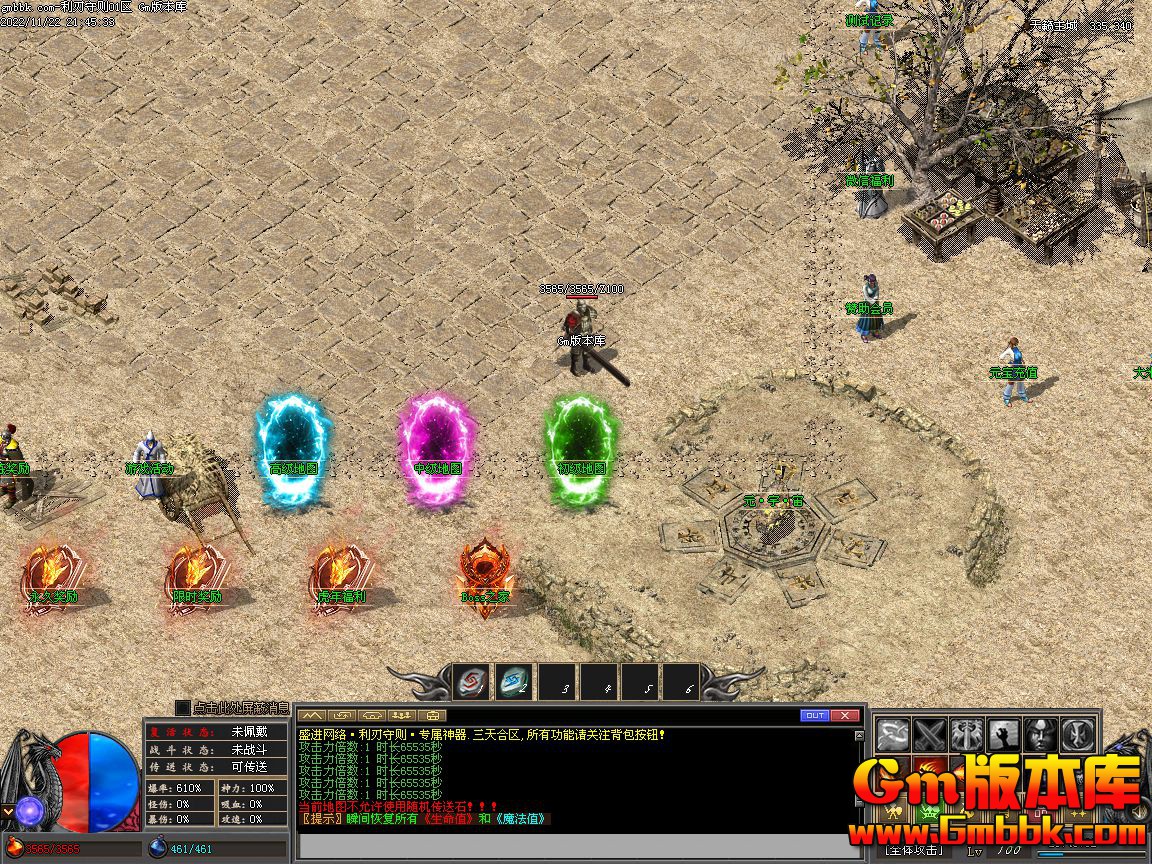Expand the small orange arrow by the dragon
The image size is (1152, 864).
pos(7,811)
